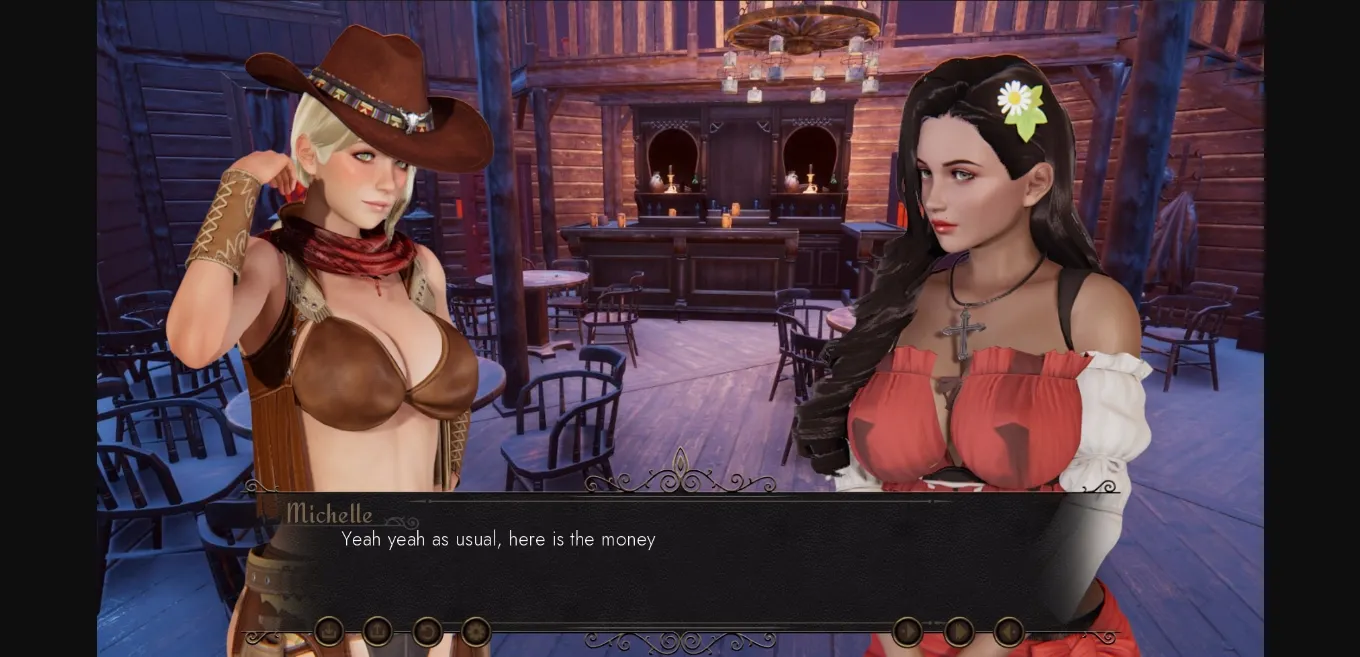Viewport: 1360px width, 657px height.
Task: Click the save icon with downward arrow
Action: click(329, 631)
